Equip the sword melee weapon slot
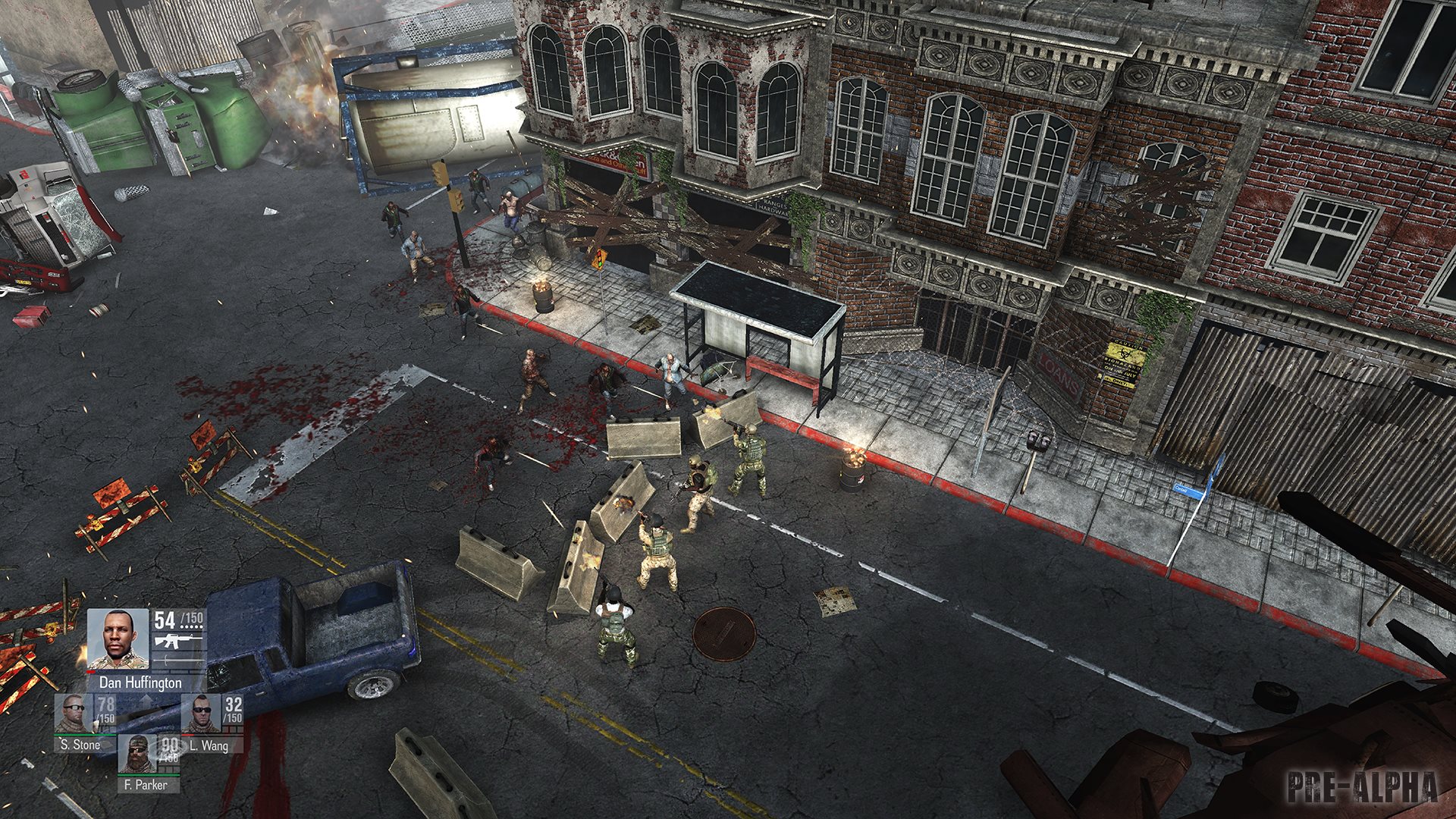The image size is (1456, 819). [x=178, y=661]
